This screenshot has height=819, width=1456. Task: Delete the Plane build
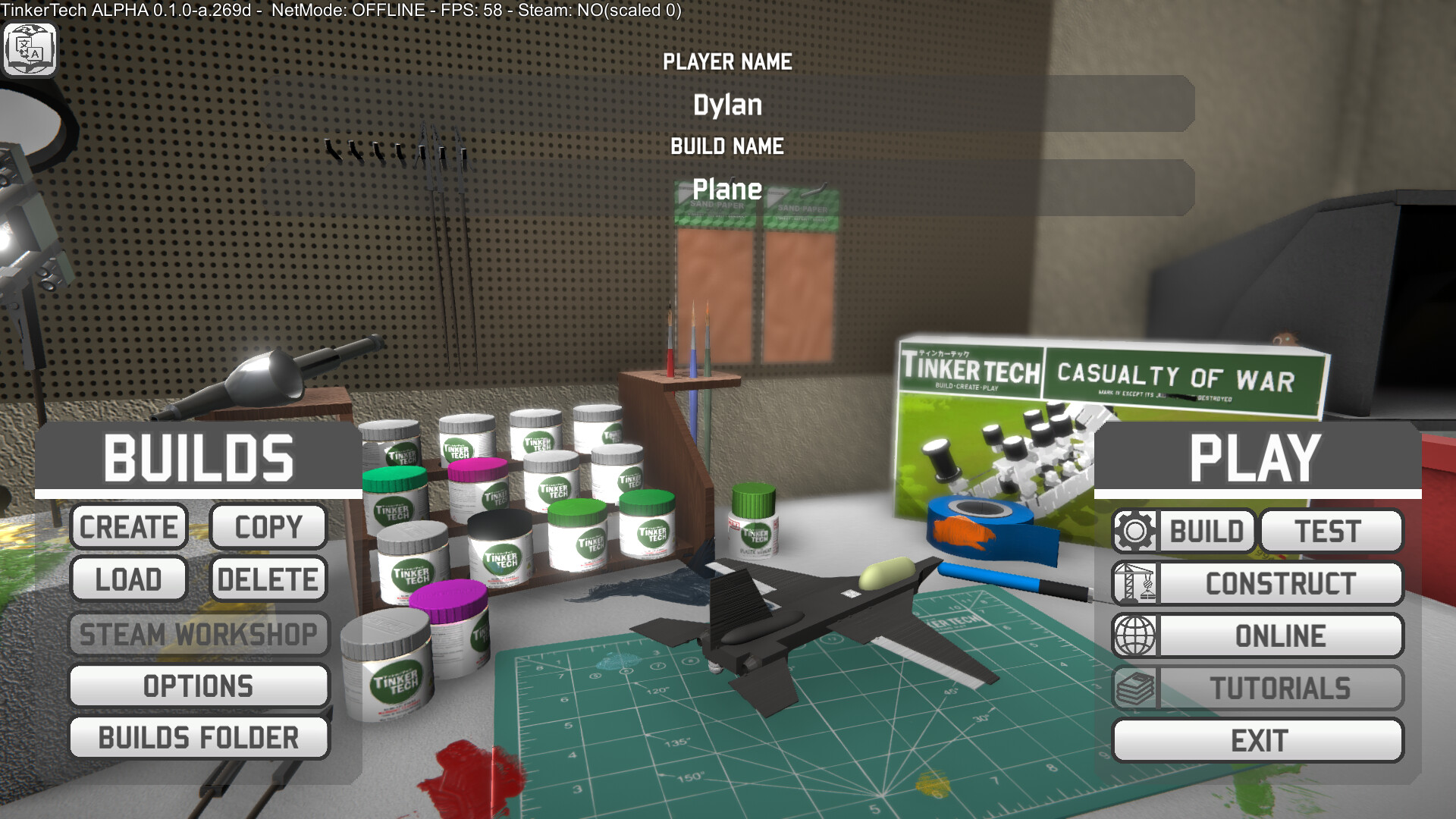[268, 579]
